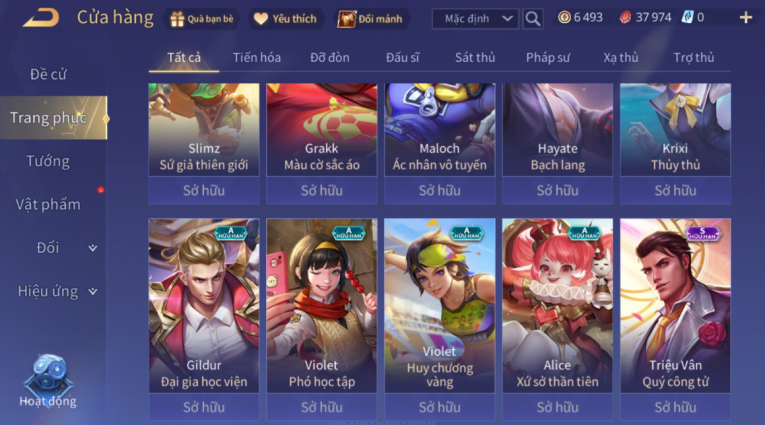Open the Tướng heroes section

pyautogui.click(x=48, y=161)
